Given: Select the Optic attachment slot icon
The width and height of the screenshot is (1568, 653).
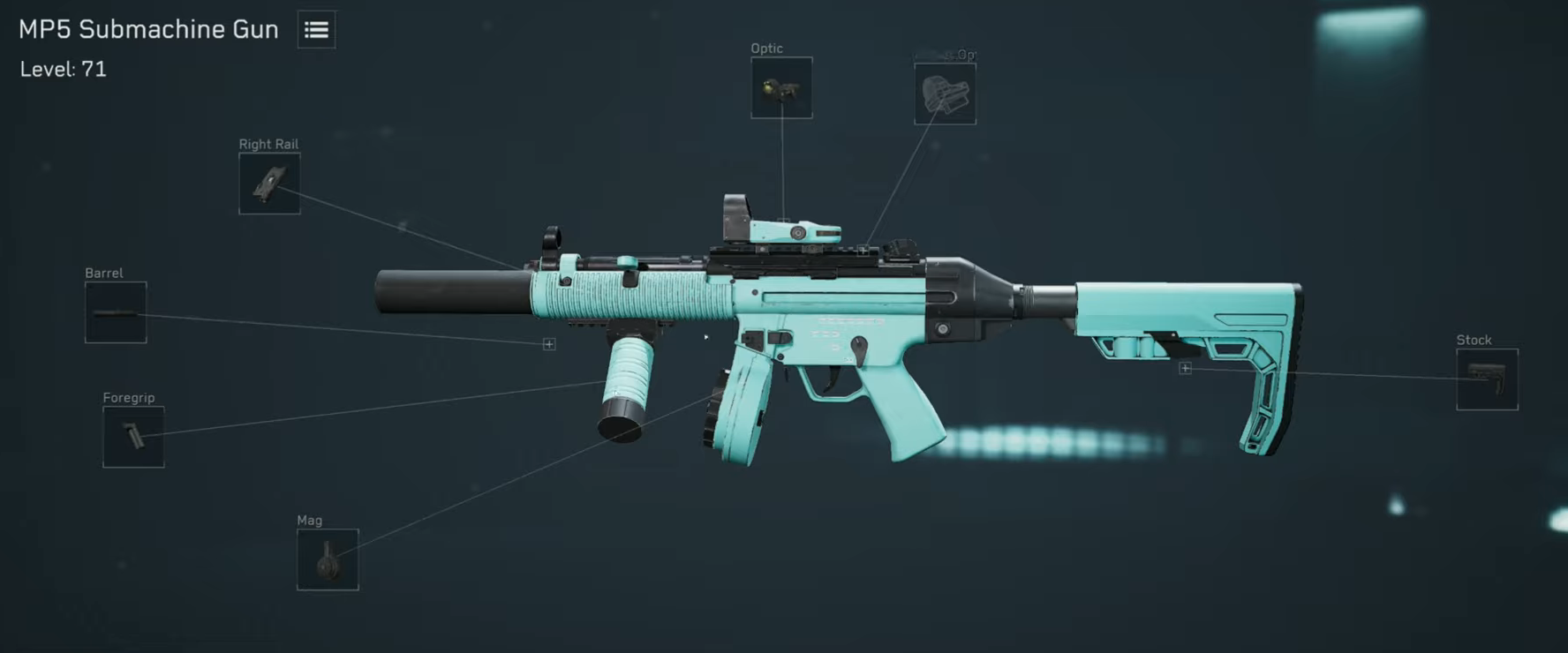Looking at the screenshot, I should 782,88.
